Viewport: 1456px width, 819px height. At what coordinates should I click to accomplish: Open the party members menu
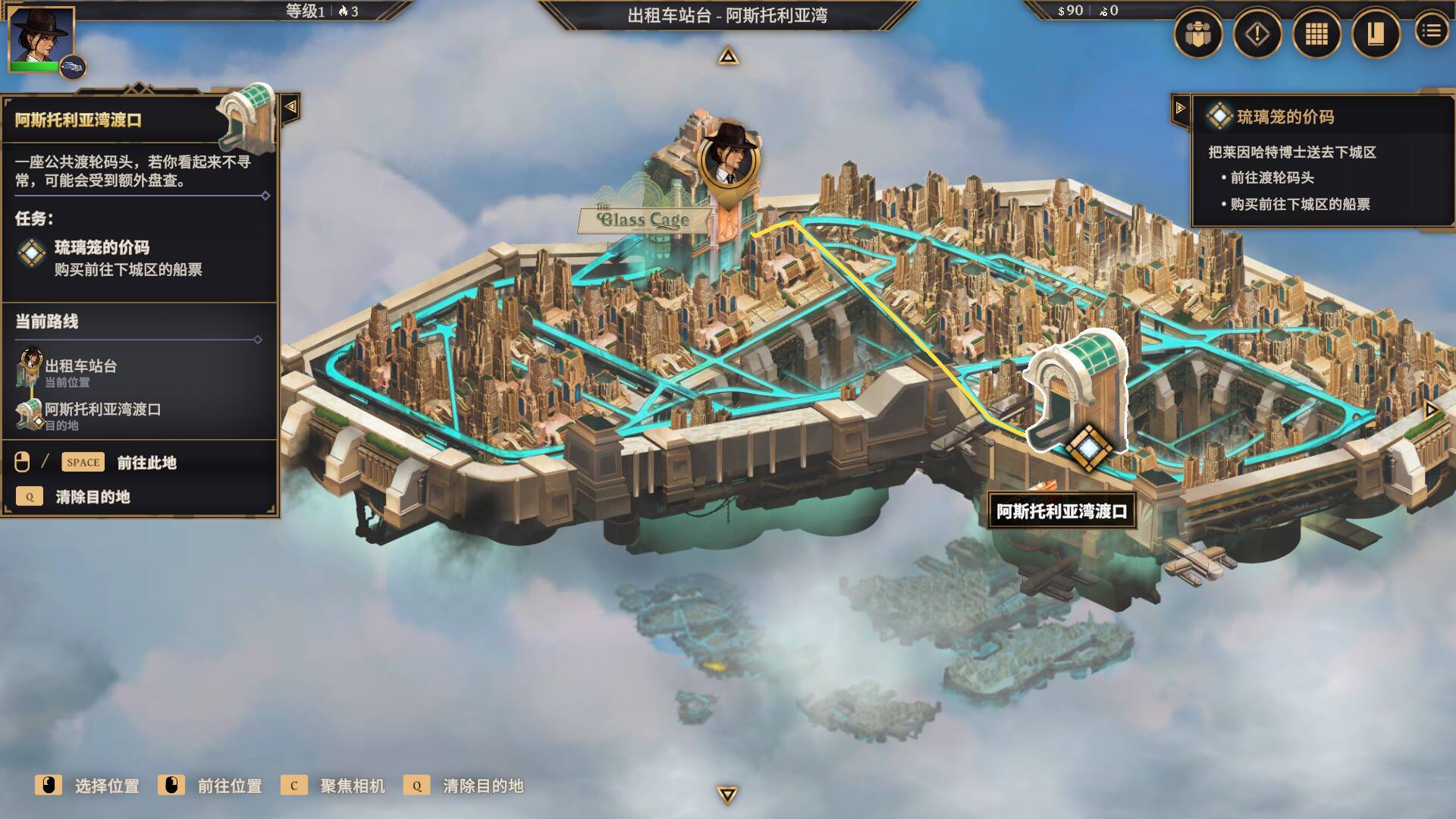pos(1198,34)
